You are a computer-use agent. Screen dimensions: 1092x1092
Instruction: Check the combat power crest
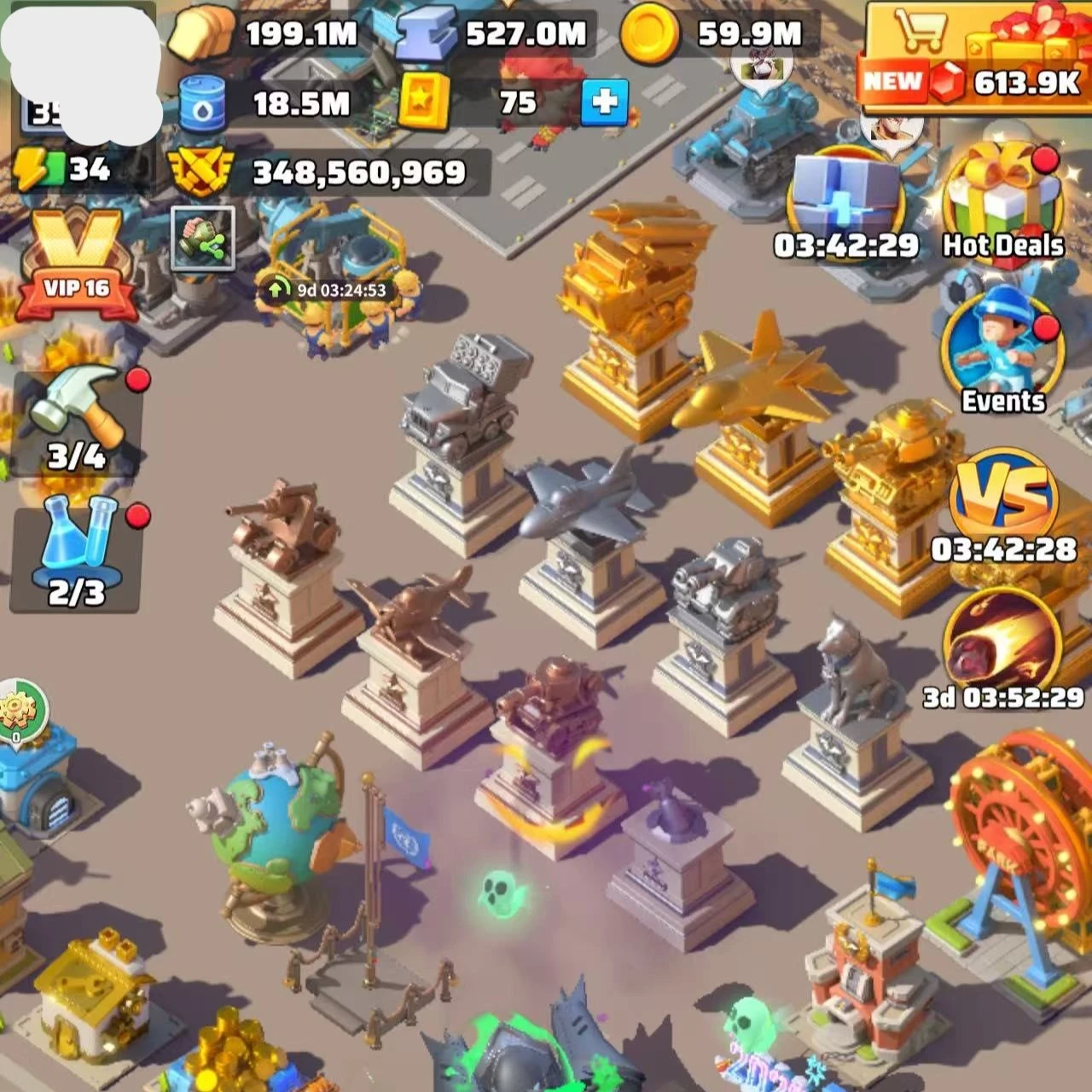[200, 172]
